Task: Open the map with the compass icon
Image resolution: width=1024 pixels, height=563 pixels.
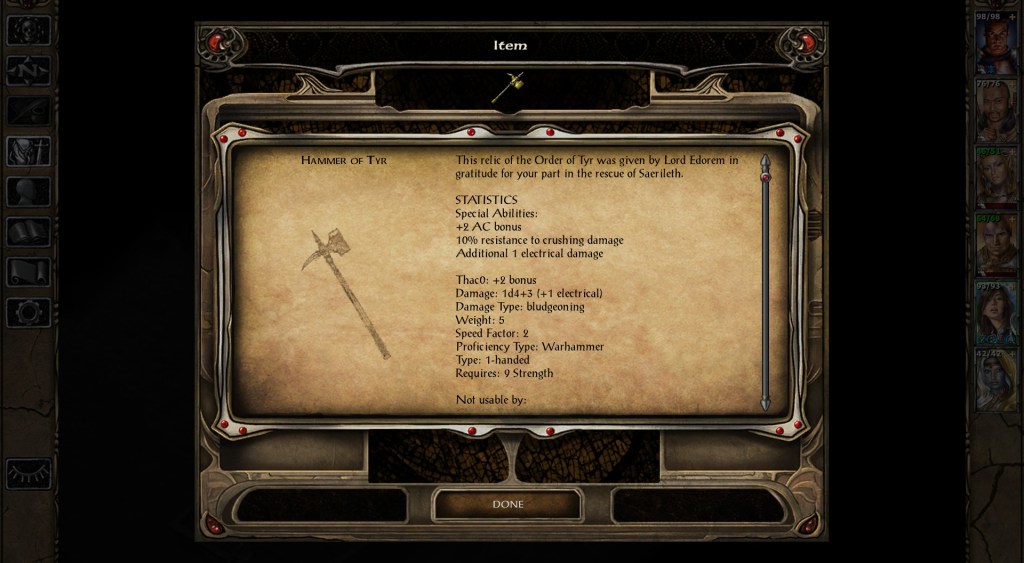Action: coord(28,70)
